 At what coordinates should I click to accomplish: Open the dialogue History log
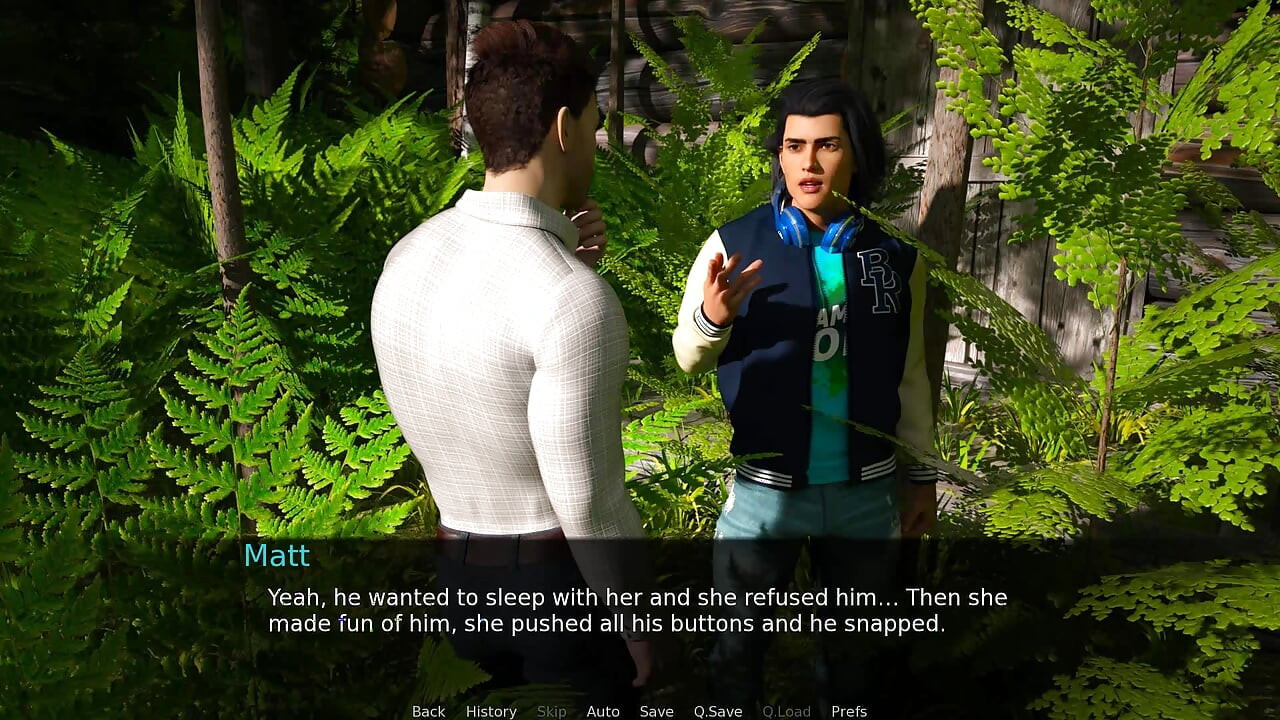coord(491,711)
